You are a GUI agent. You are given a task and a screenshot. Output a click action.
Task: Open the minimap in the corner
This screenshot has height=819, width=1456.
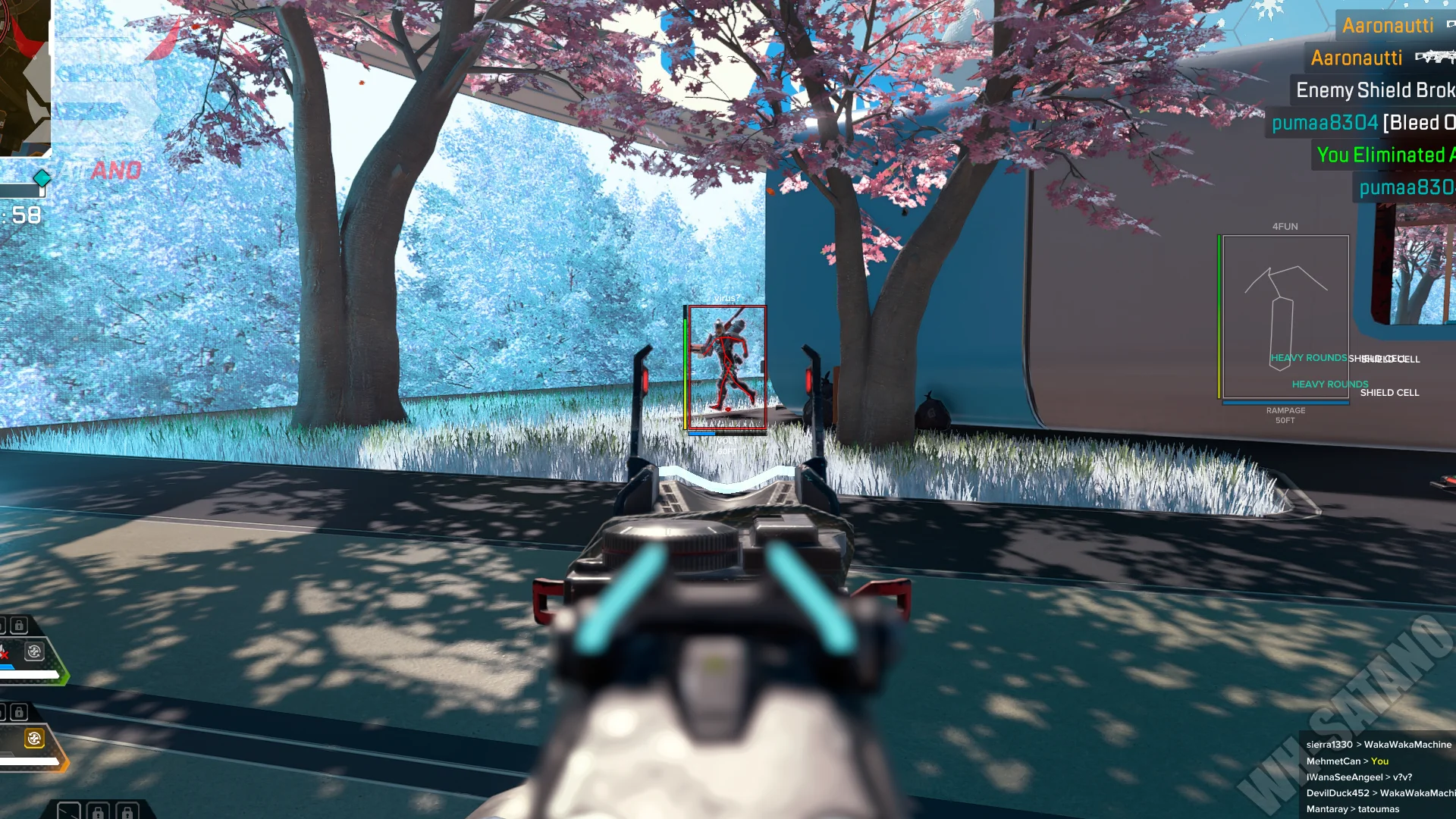click(24, 76)
